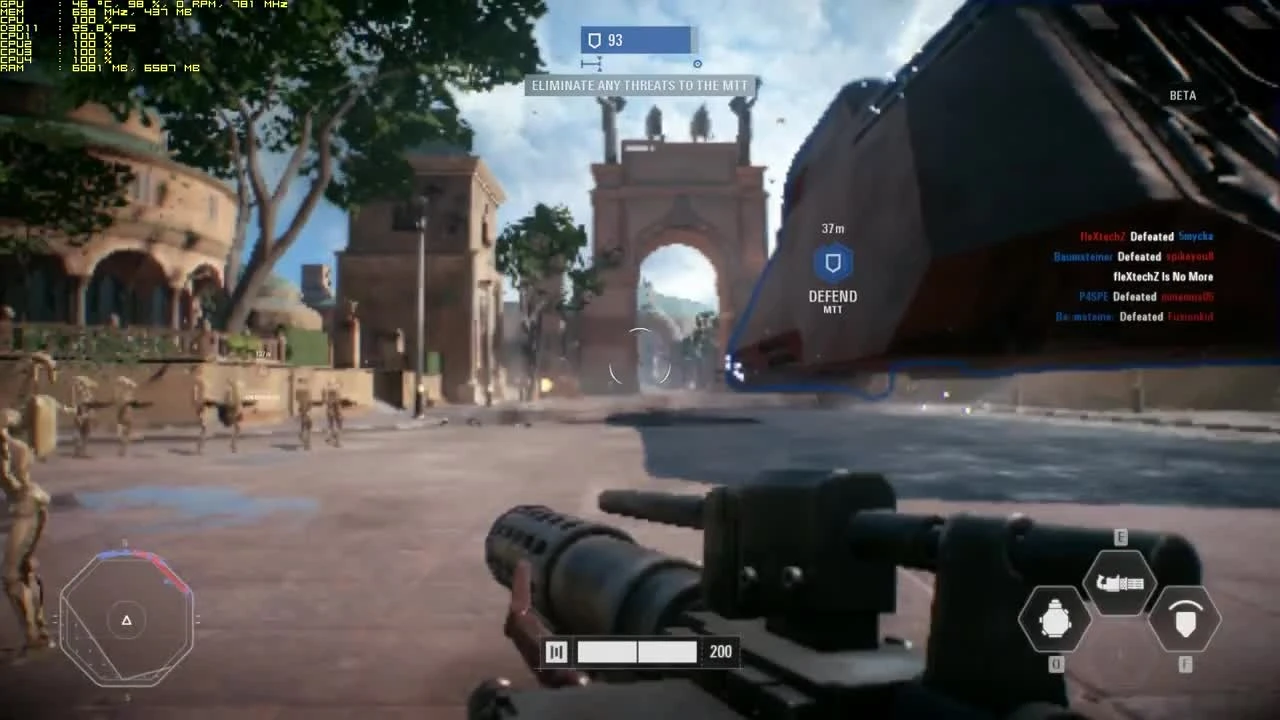Click the white ammo count bar
The height and width of the screenshot is (720, 1280).
tap(637, 651)
